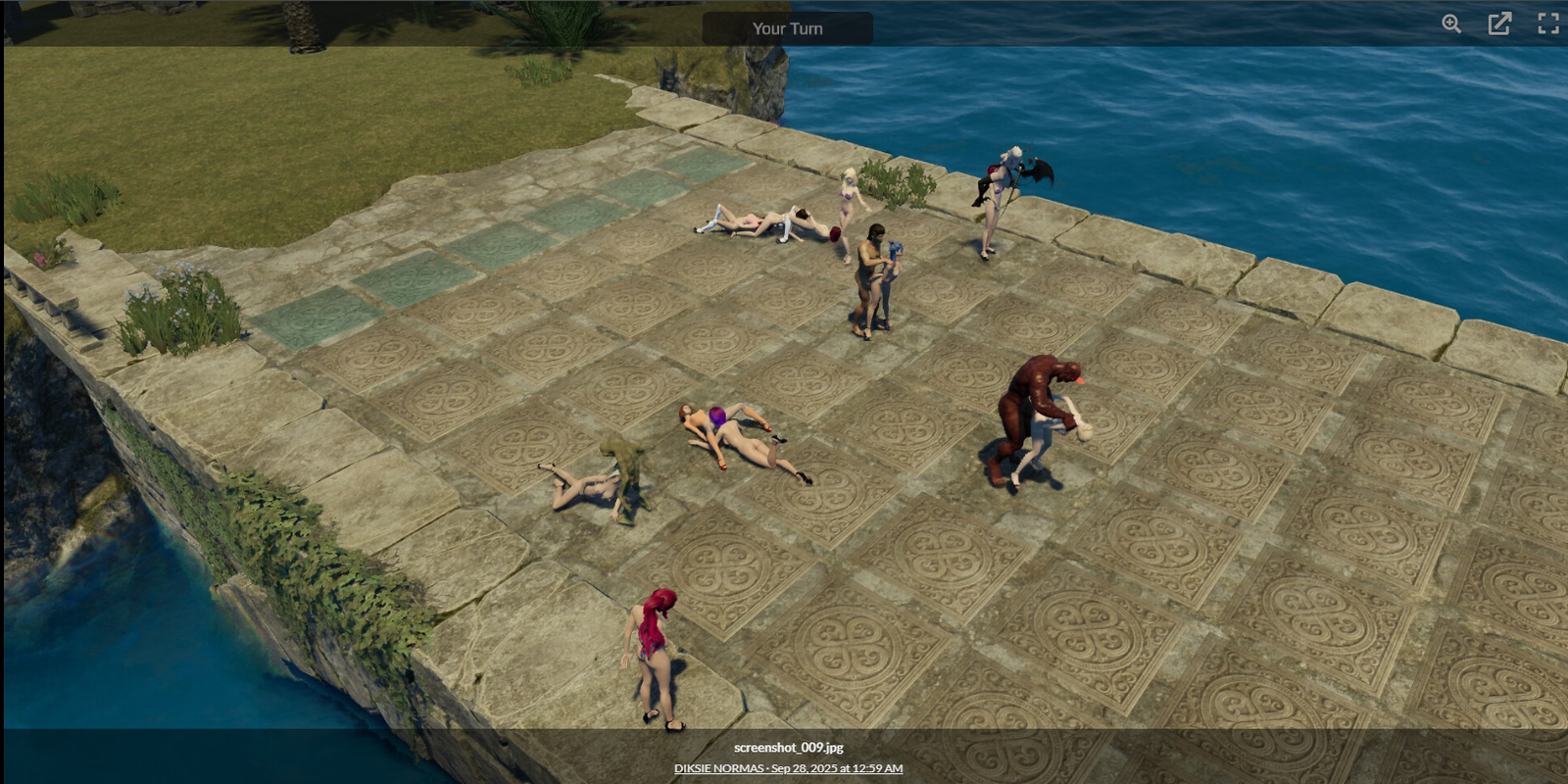Screen dimensions: 1568x784
Task: Enter fullscreen view of the screenshot
Action: tap(1547, 24)
